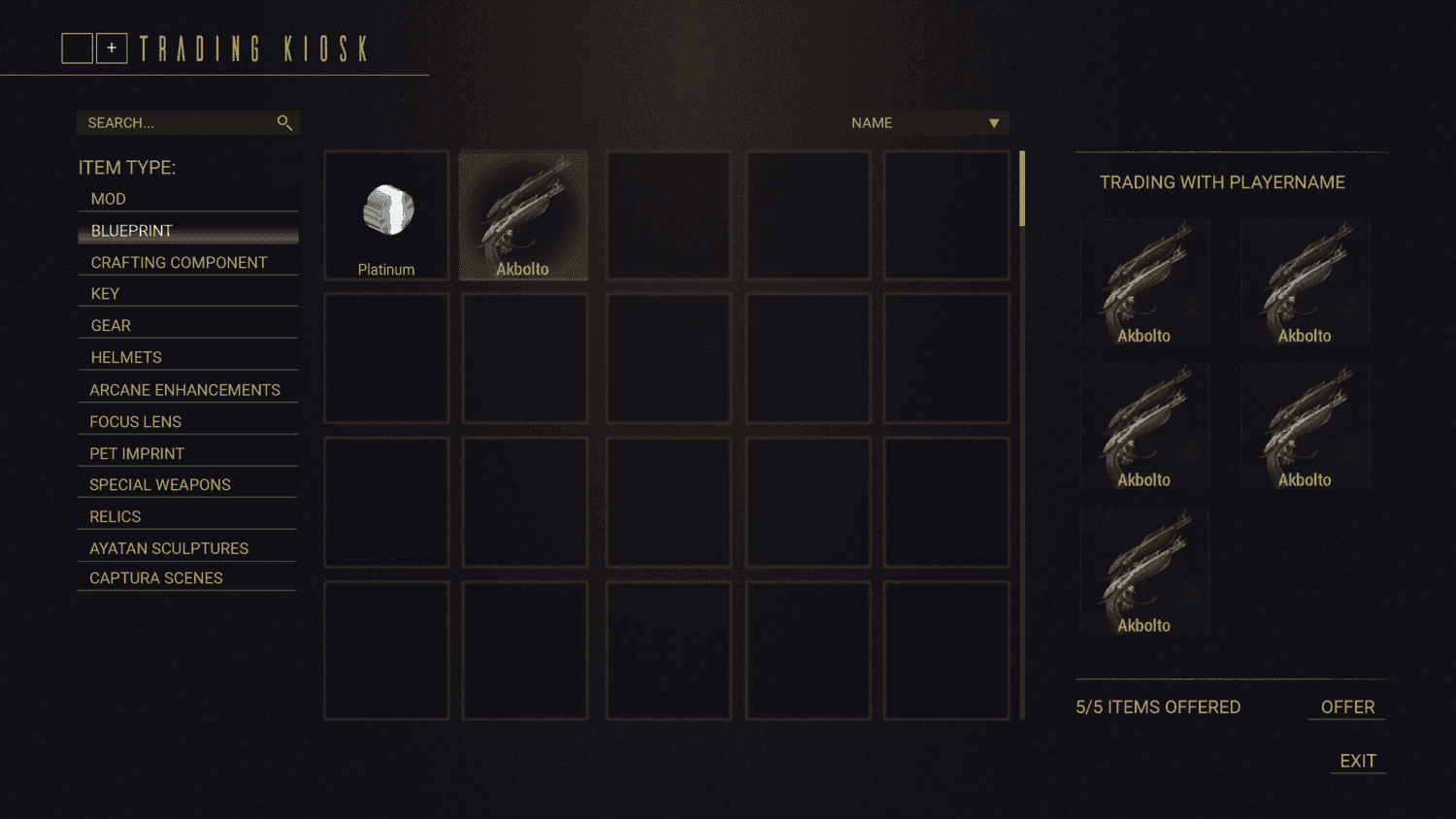Choose the Pet Imprint category
The image size is (1456, 819).
point(137,454)
